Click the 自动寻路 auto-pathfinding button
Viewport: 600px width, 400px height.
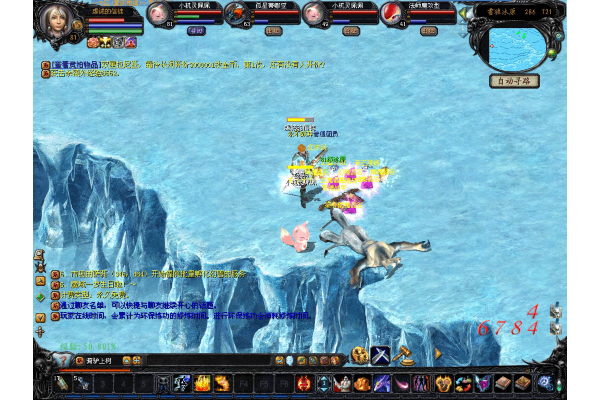[514, 80]
